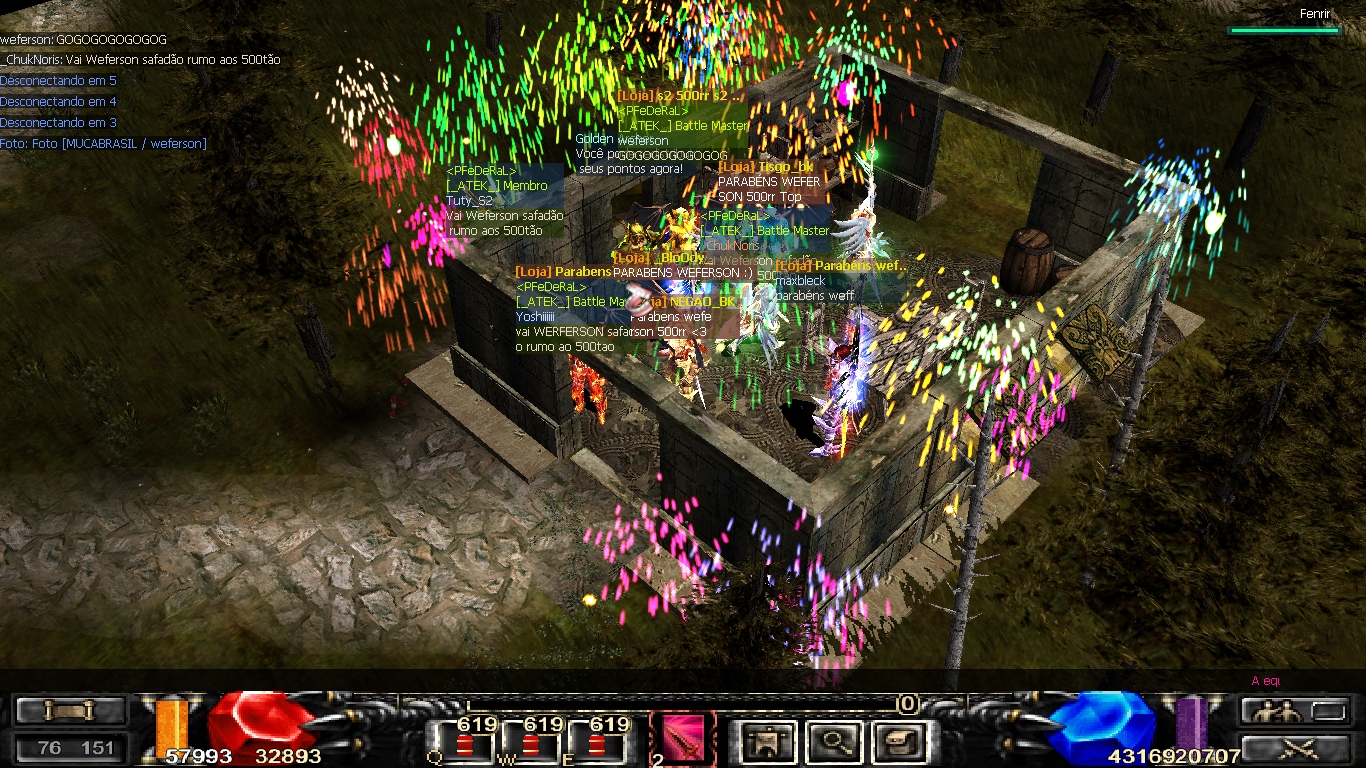Click the chat line from _ChukNoris

(141, 60)
